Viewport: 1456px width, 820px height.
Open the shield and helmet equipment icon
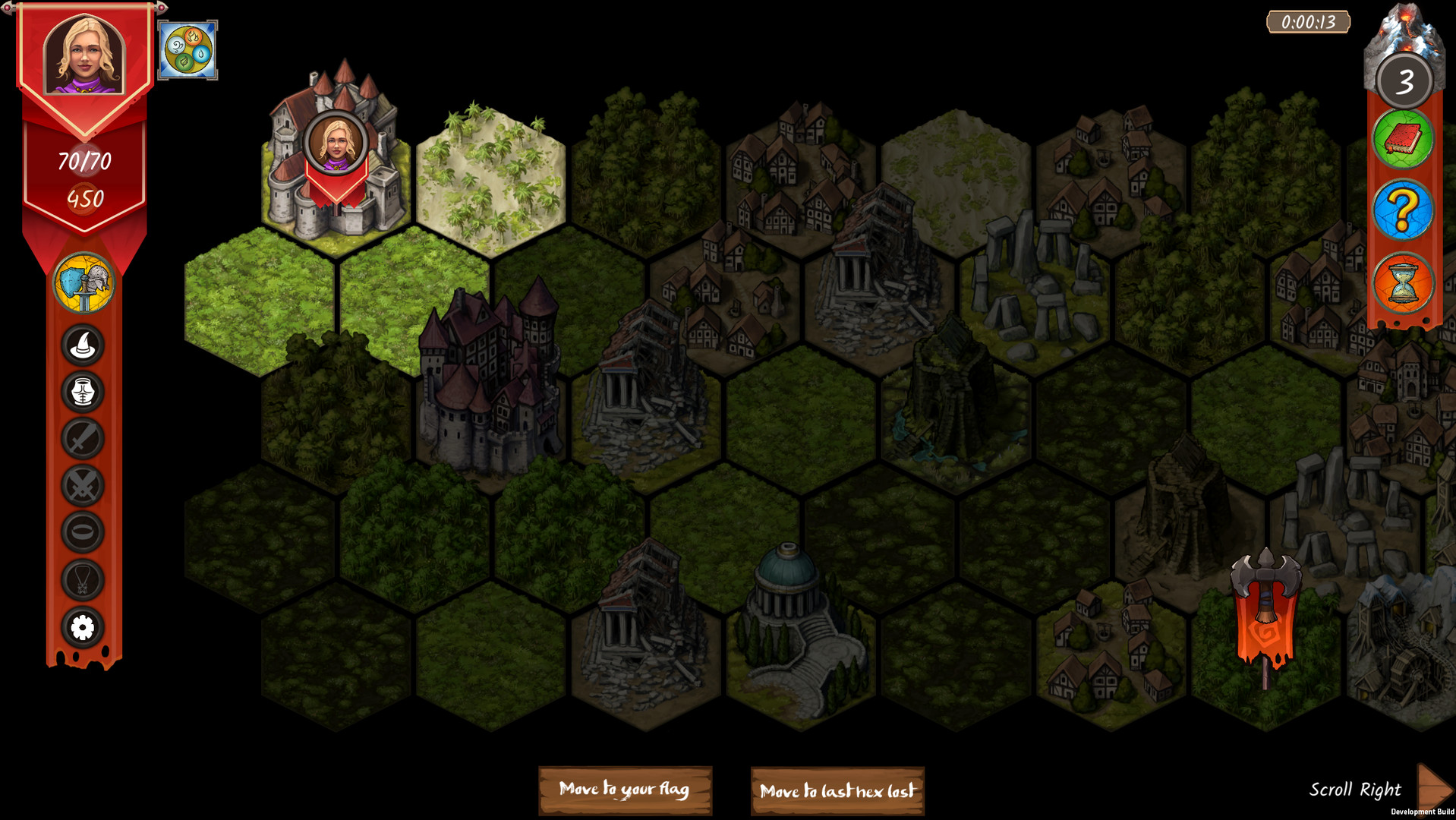[x=83, y=284]
